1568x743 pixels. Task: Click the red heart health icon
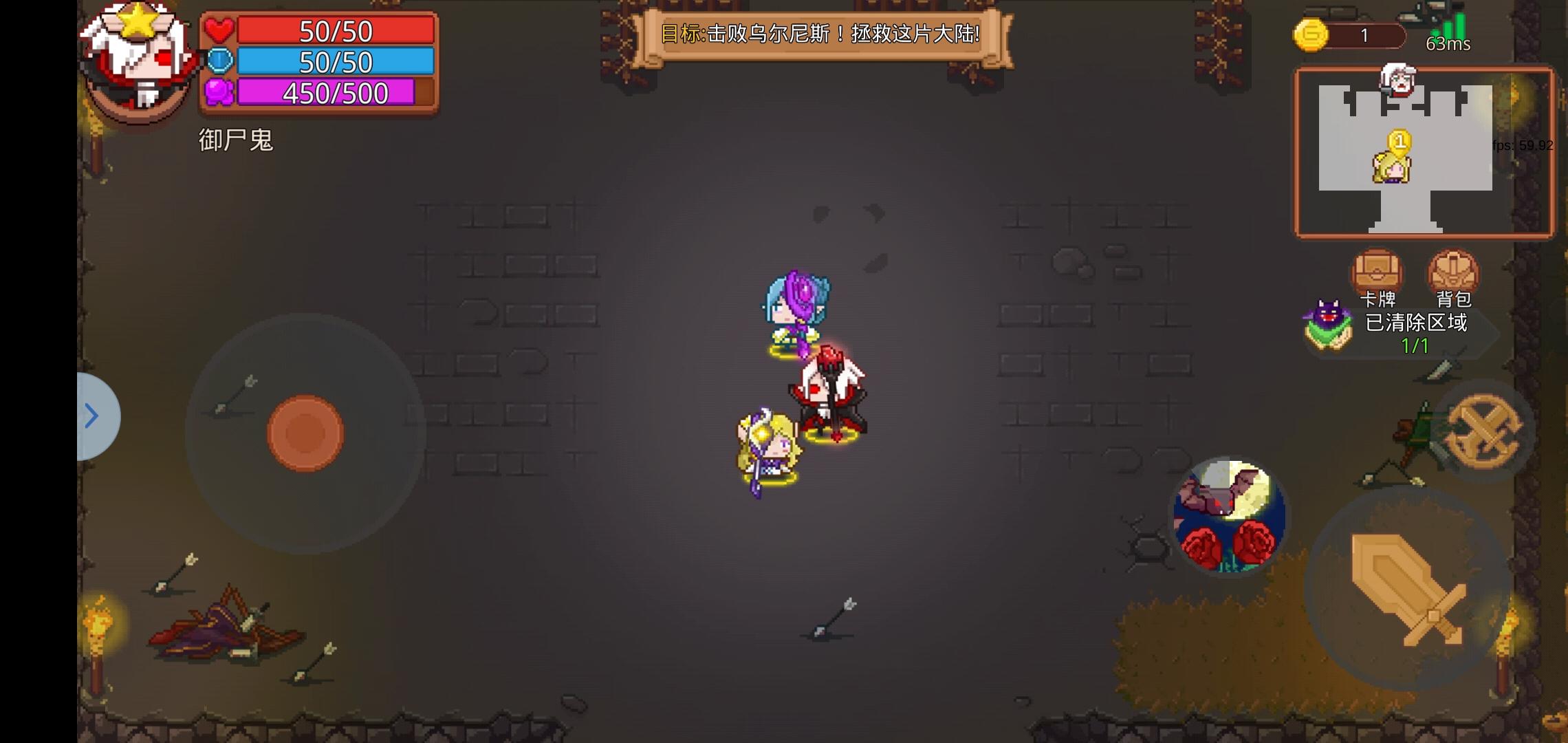click(218, 30)
